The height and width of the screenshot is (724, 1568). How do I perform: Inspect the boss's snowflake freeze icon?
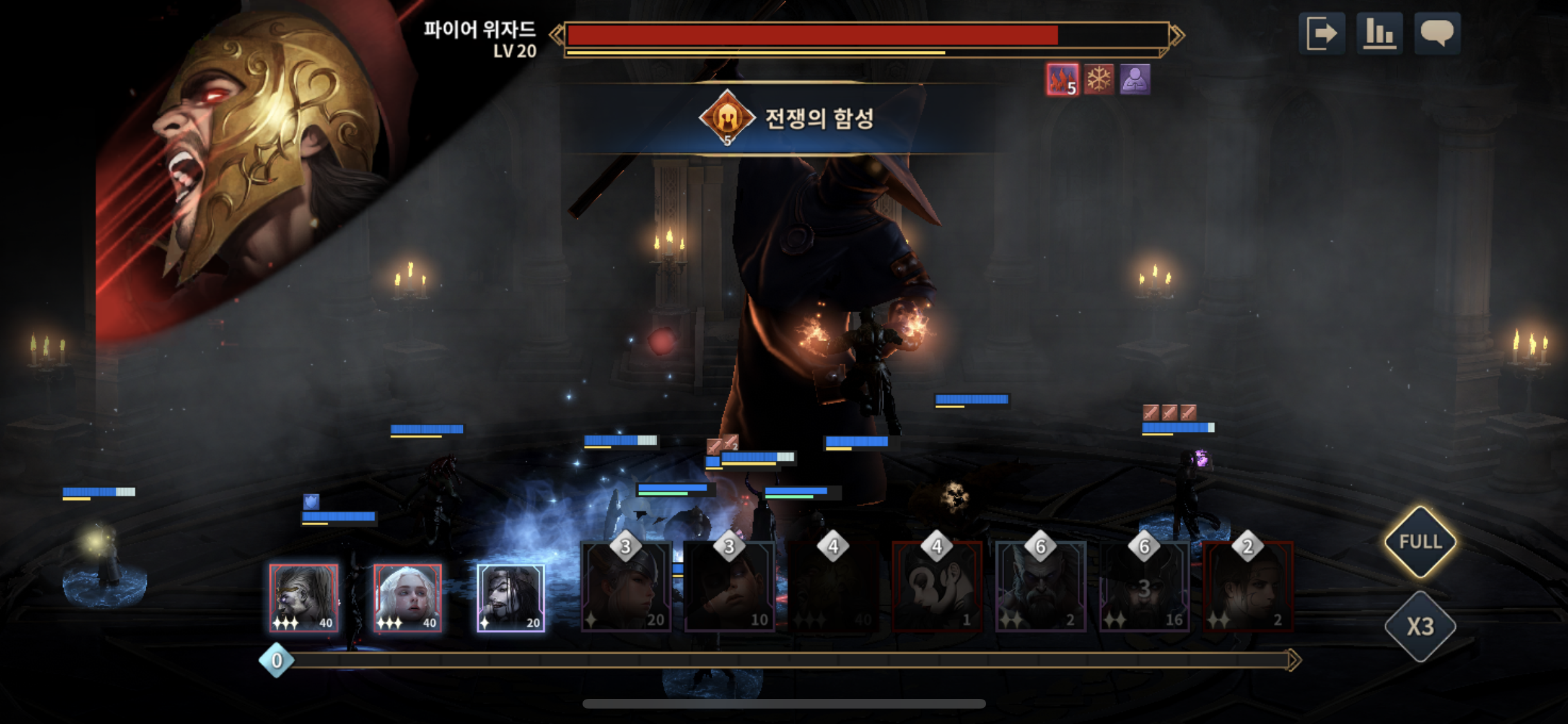coord(1099,80)
